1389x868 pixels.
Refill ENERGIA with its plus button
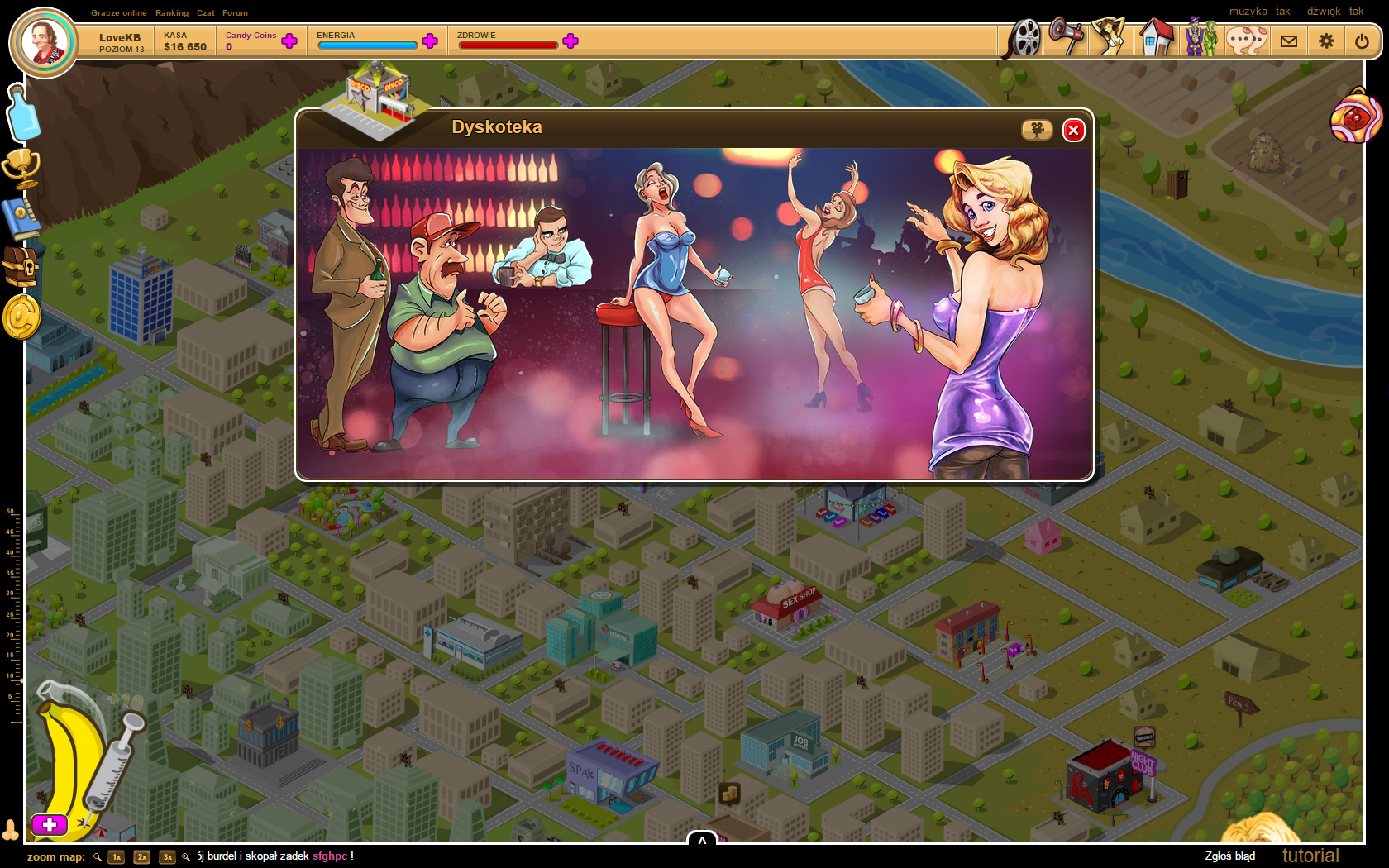(x=430, y=41)
